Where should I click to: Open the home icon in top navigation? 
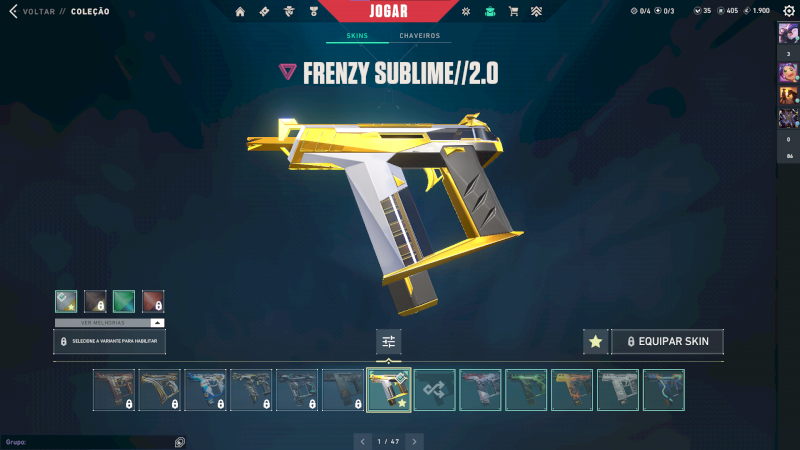tap(240, 11)
